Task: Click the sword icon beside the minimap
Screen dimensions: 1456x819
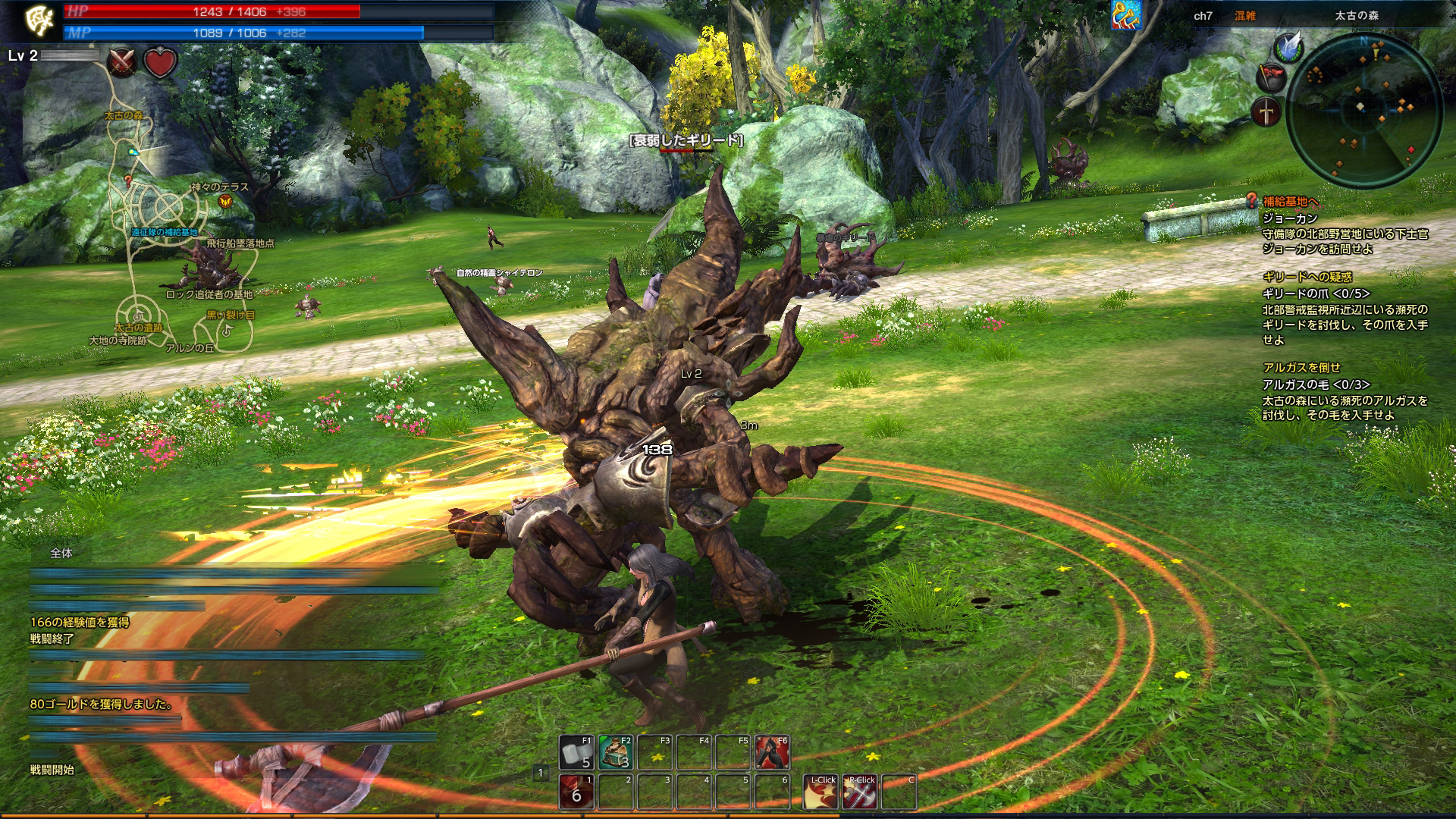Action: (x=1266, y=112)
